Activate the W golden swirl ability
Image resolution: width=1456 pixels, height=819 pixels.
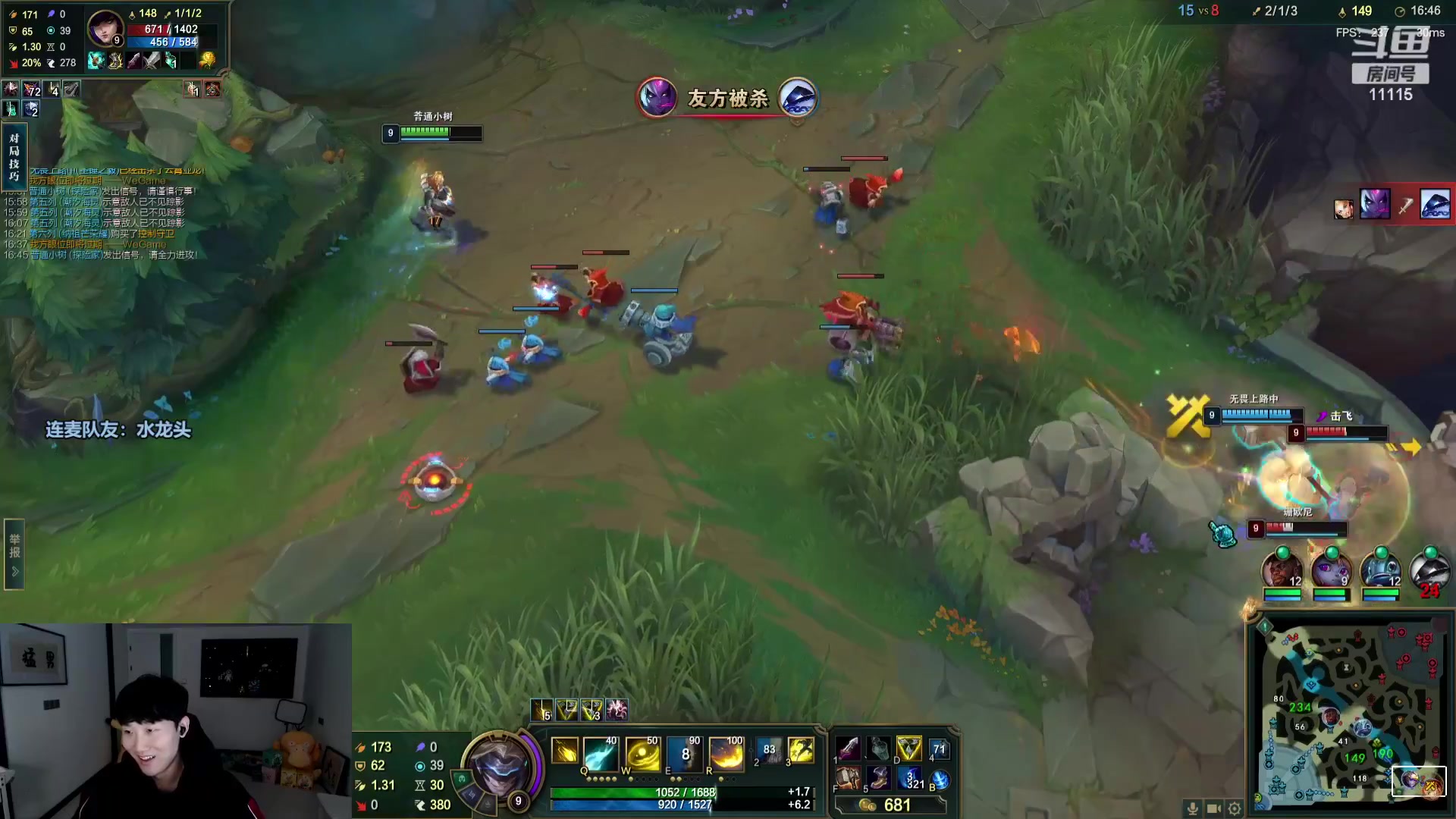pos(642,753)
